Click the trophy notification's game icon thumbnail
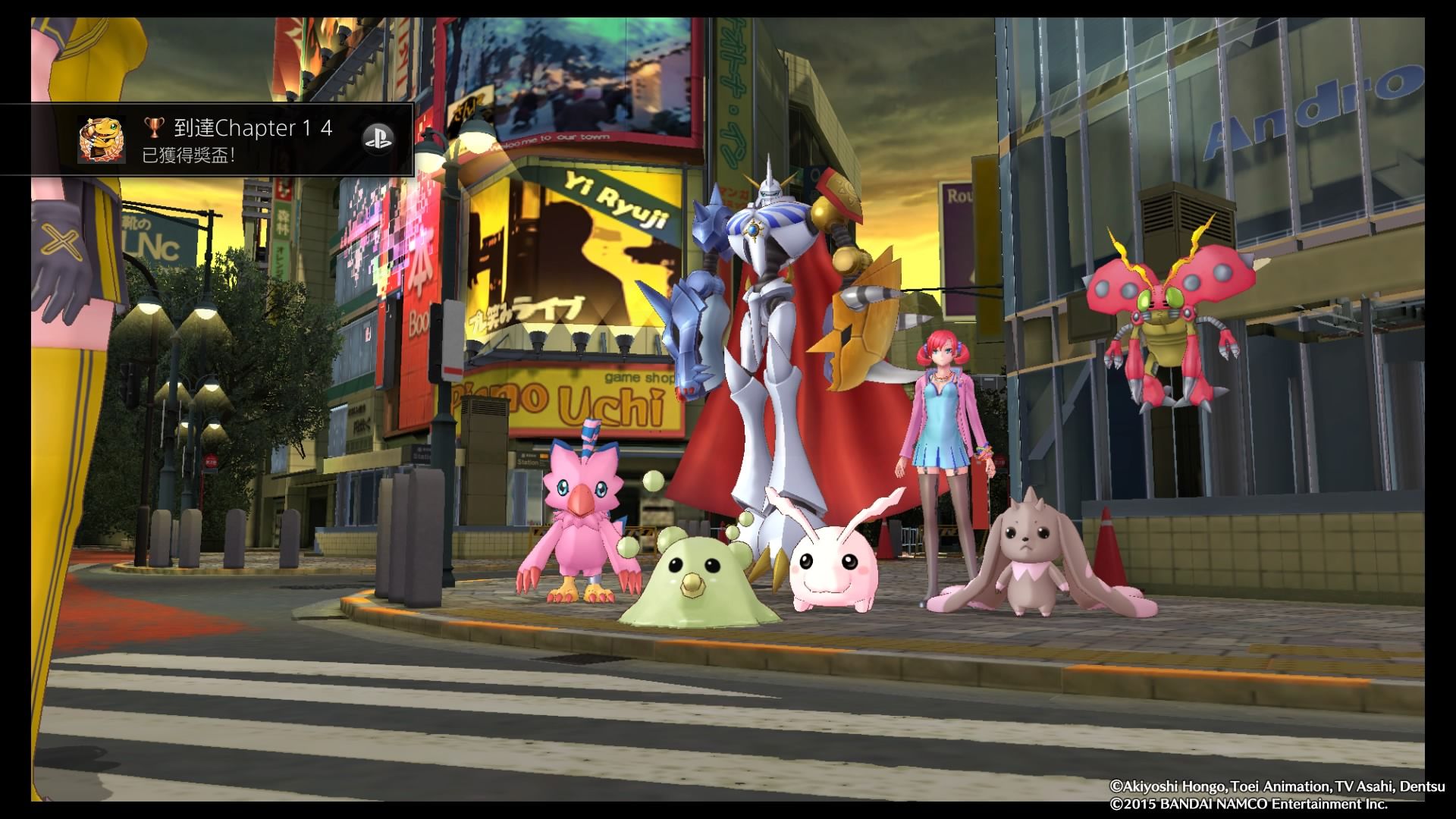The width and height of the screenshot is (1456, 819). pyautogui.click(x=102, y=140)
